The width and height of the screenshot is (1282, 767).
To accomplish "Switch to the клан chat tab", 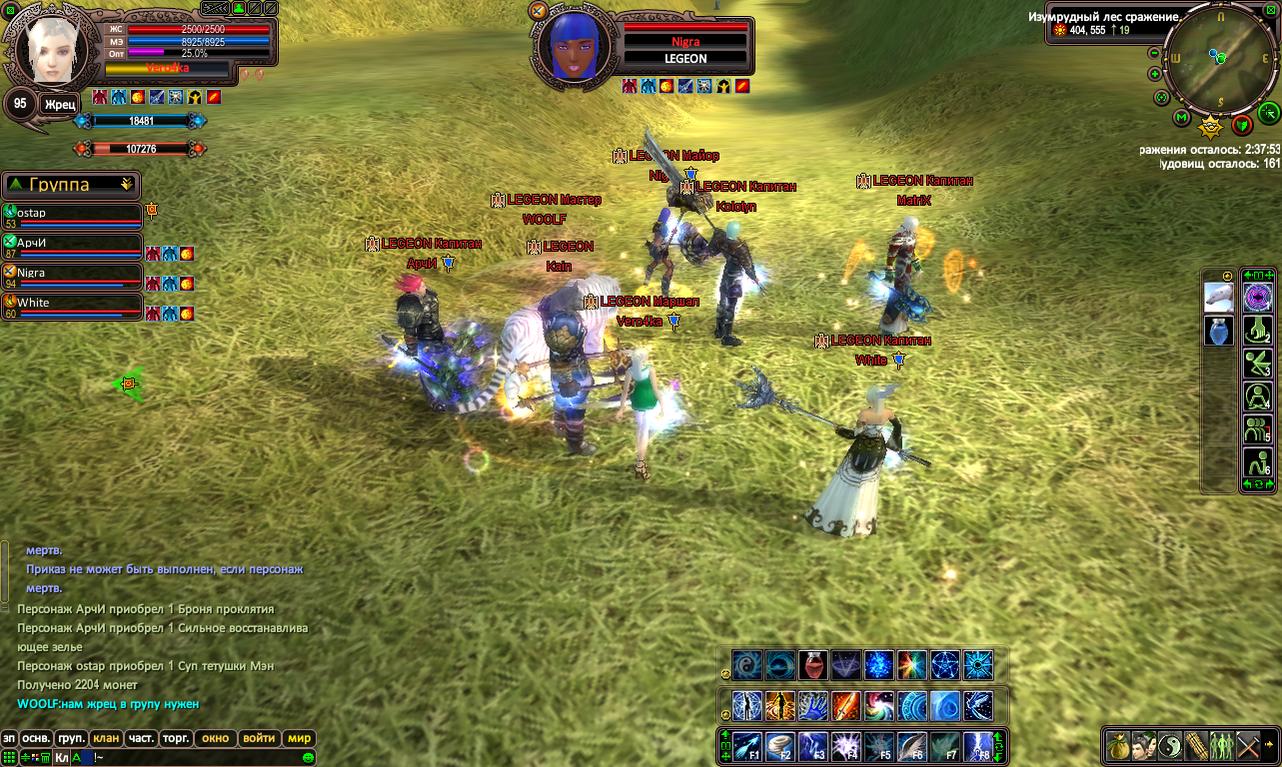I will pos(106,738).
